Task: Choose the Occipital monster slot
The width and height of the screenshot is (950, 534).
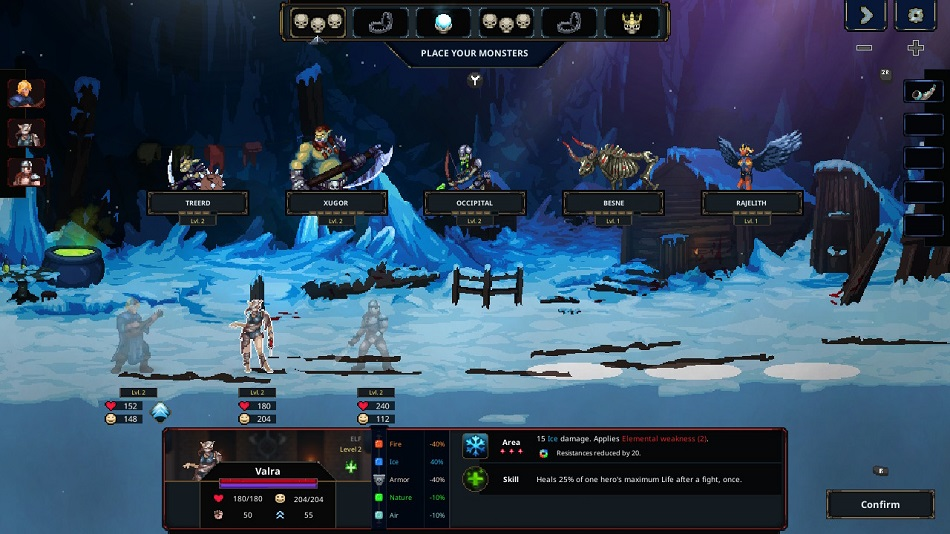Action: pos(474,203)
